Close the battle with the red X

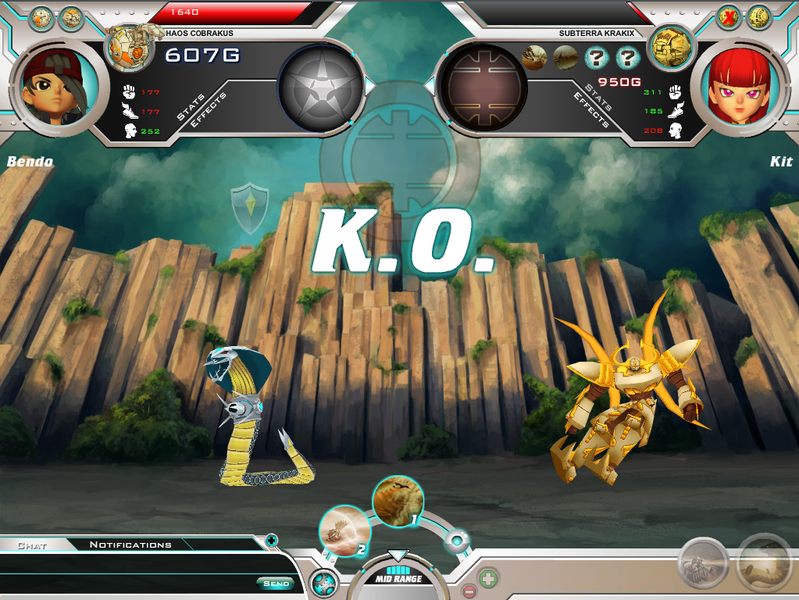731,17
